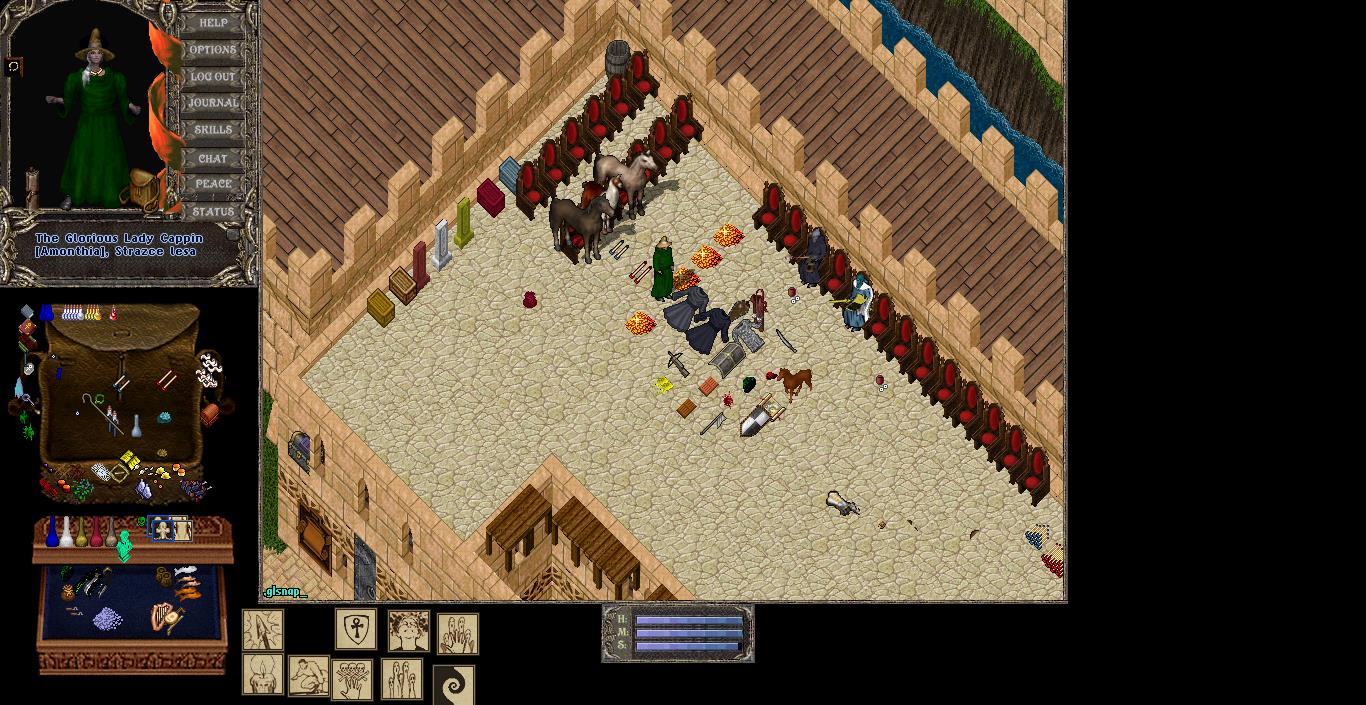Activate the ankh shield spell icon
This screenshot has width=1366, height=705.
[x=356, y=629]
